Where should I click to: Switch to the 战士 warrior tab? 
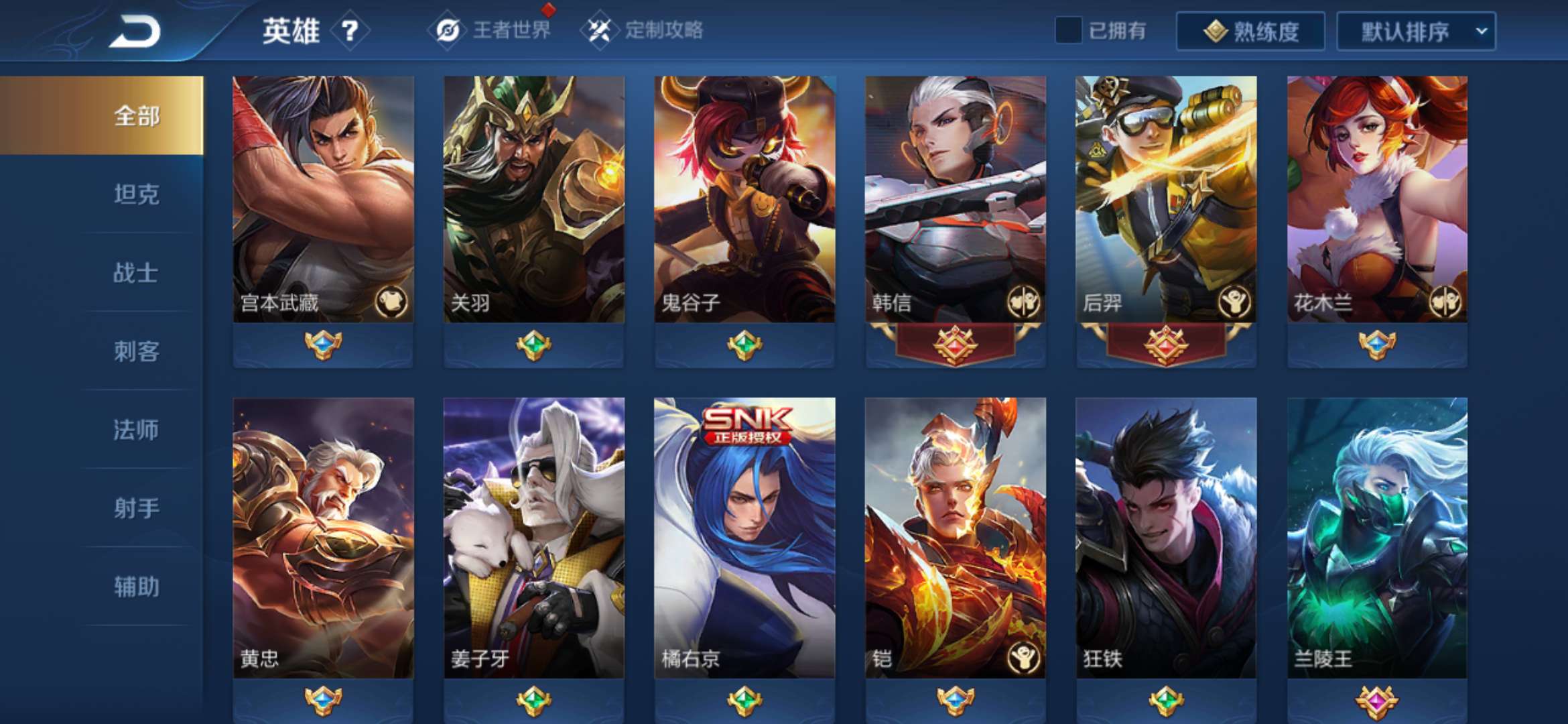(x=136, y=273)
